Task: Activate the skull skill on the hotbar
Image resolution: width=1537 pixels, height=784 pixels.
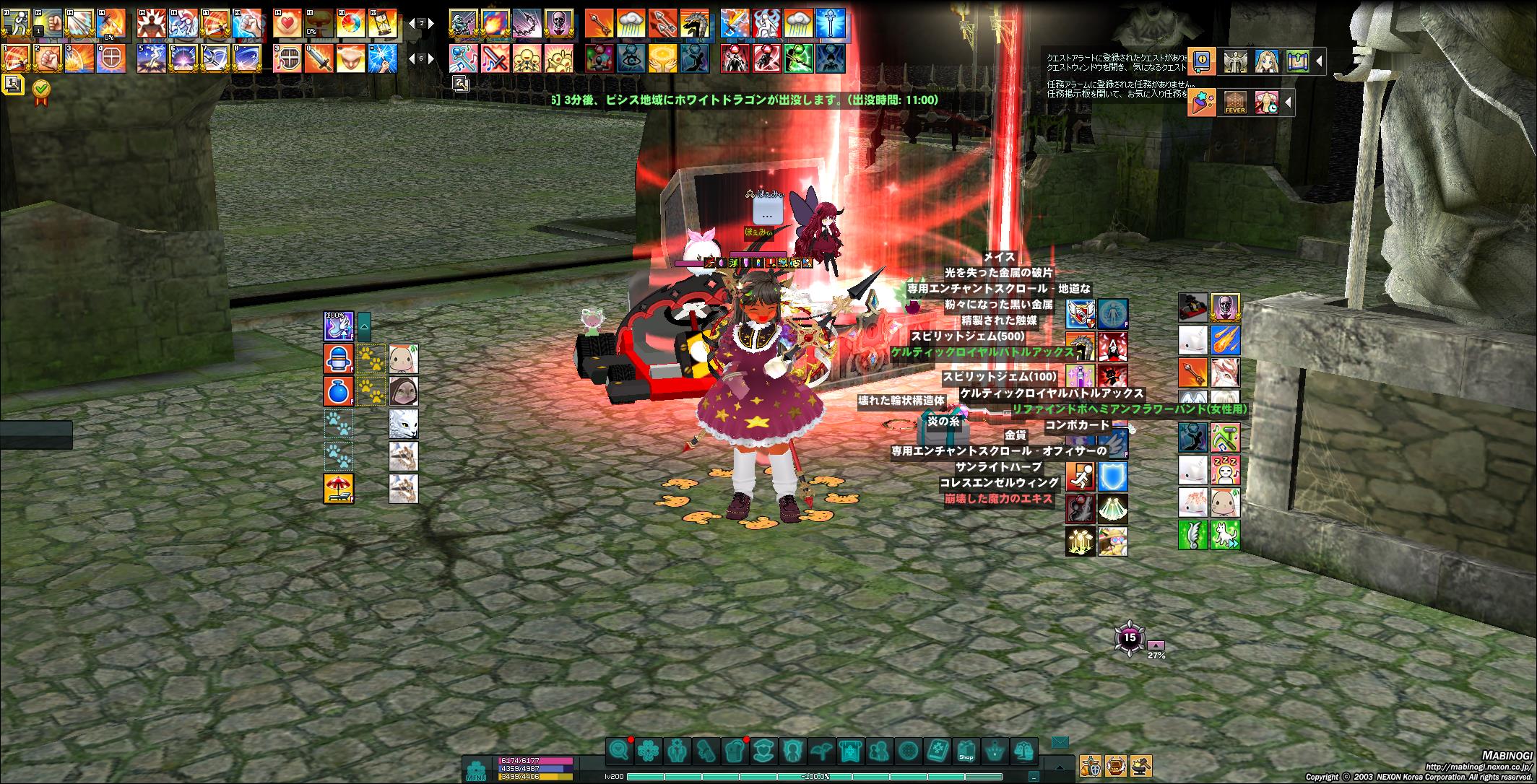Action: tap(558, 25)
